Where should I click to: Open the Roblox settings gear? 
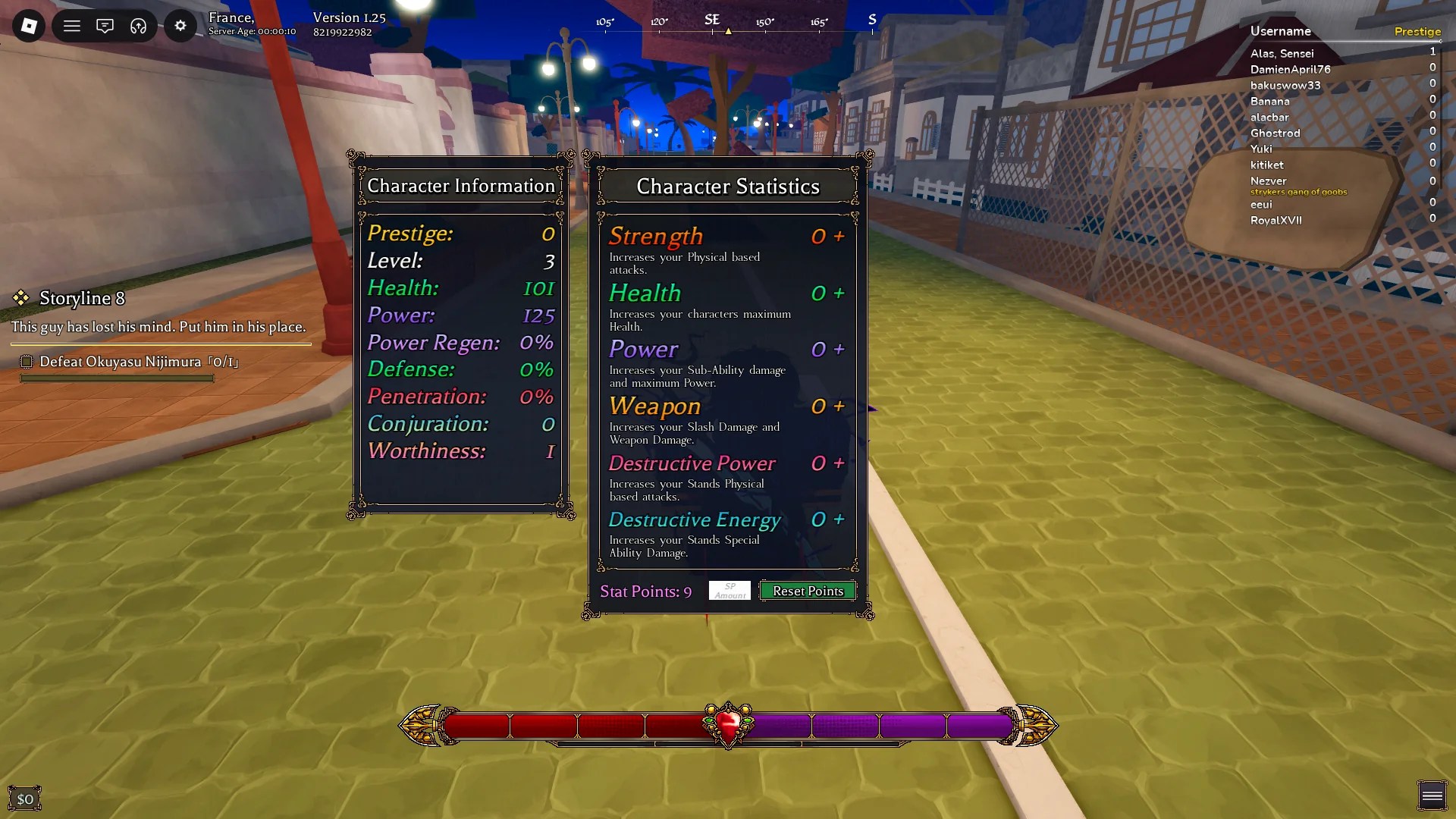pyautogui.click(x=180, y=25)
